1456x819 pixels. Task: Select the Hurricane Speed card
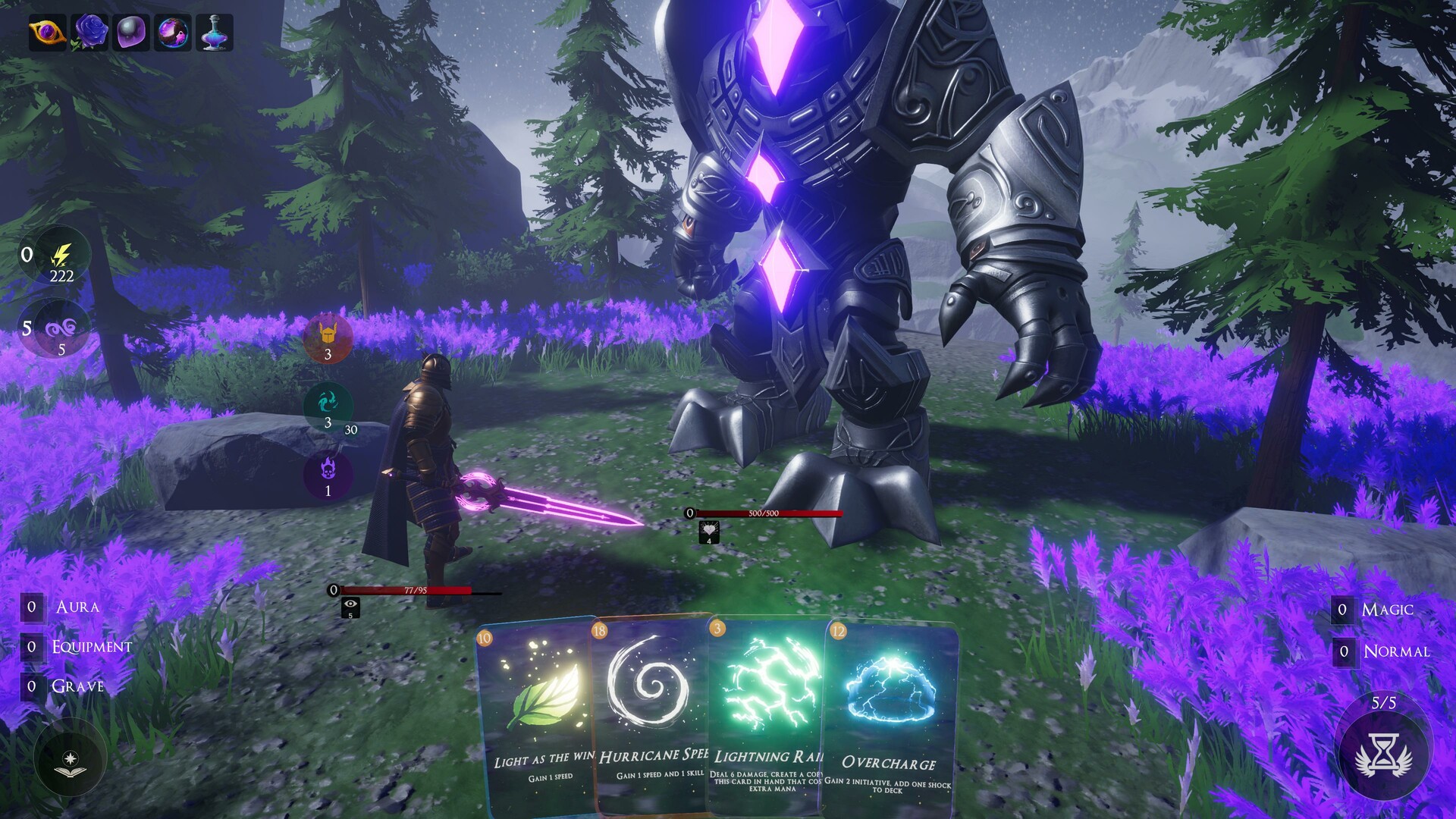pos(651,713)
